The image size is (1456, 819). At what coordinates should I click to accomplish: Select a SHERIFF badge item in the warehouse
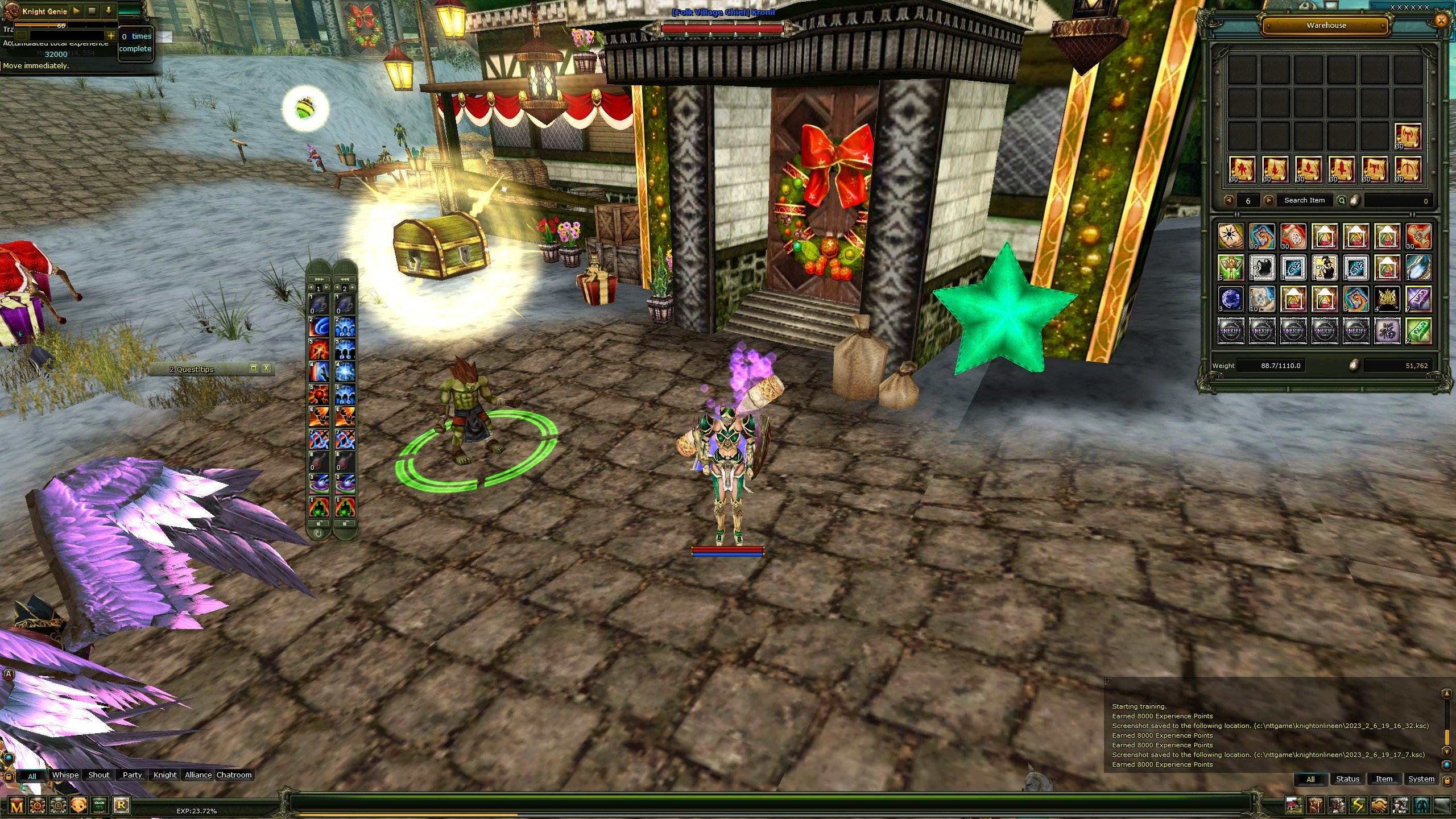(1231, 333)
